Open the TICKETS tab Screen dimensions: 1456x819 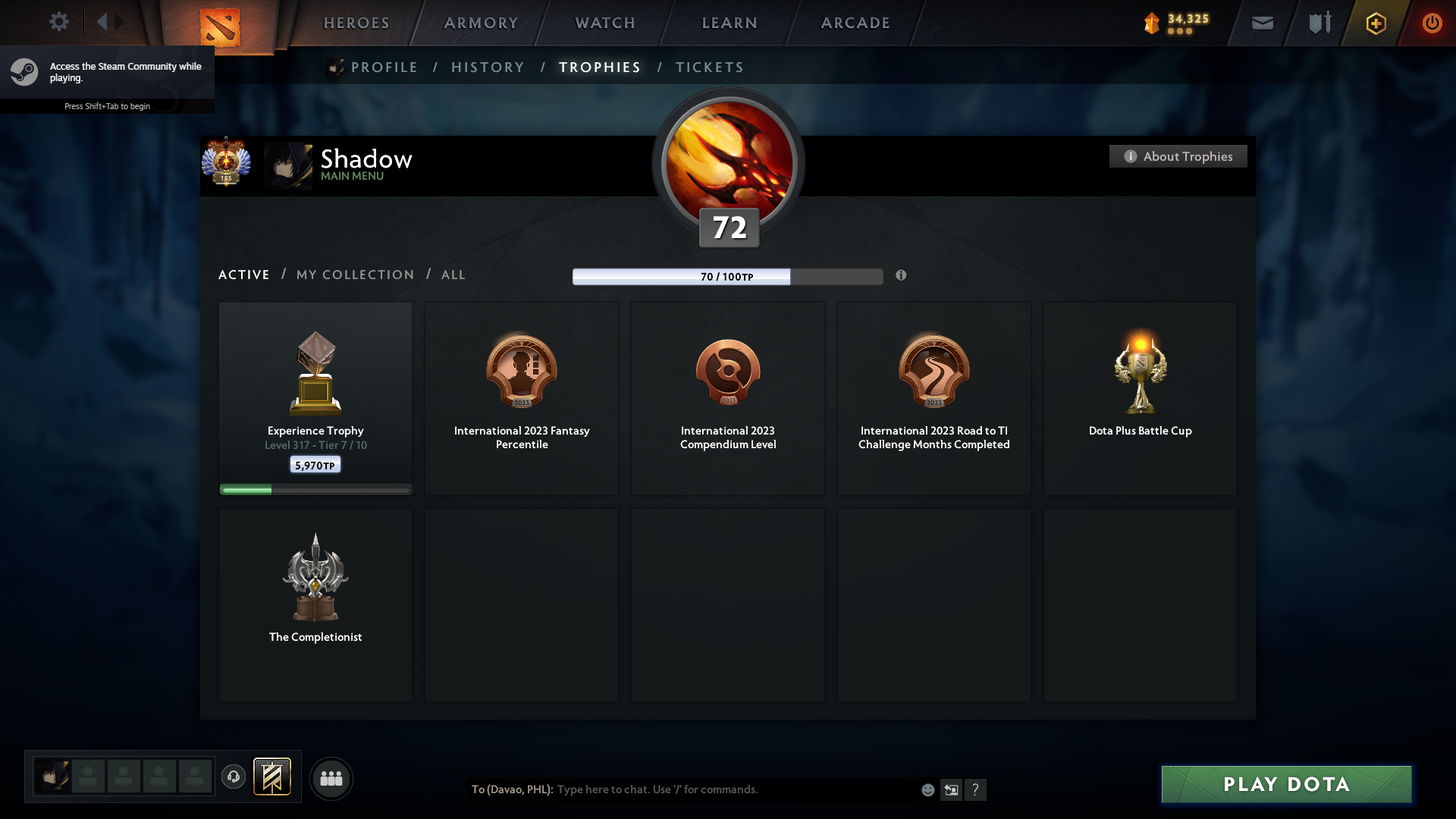(x=708, y=67)
